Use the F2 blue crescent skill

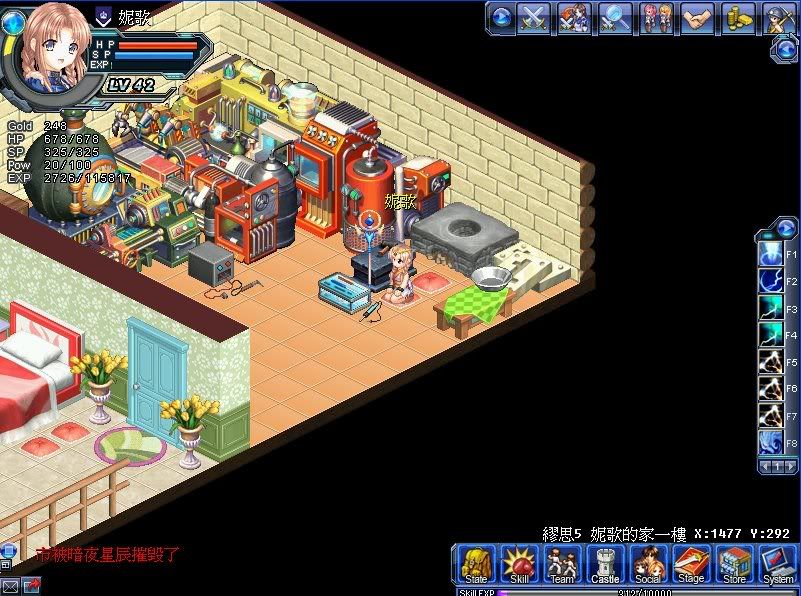click(x=770, y=282)
